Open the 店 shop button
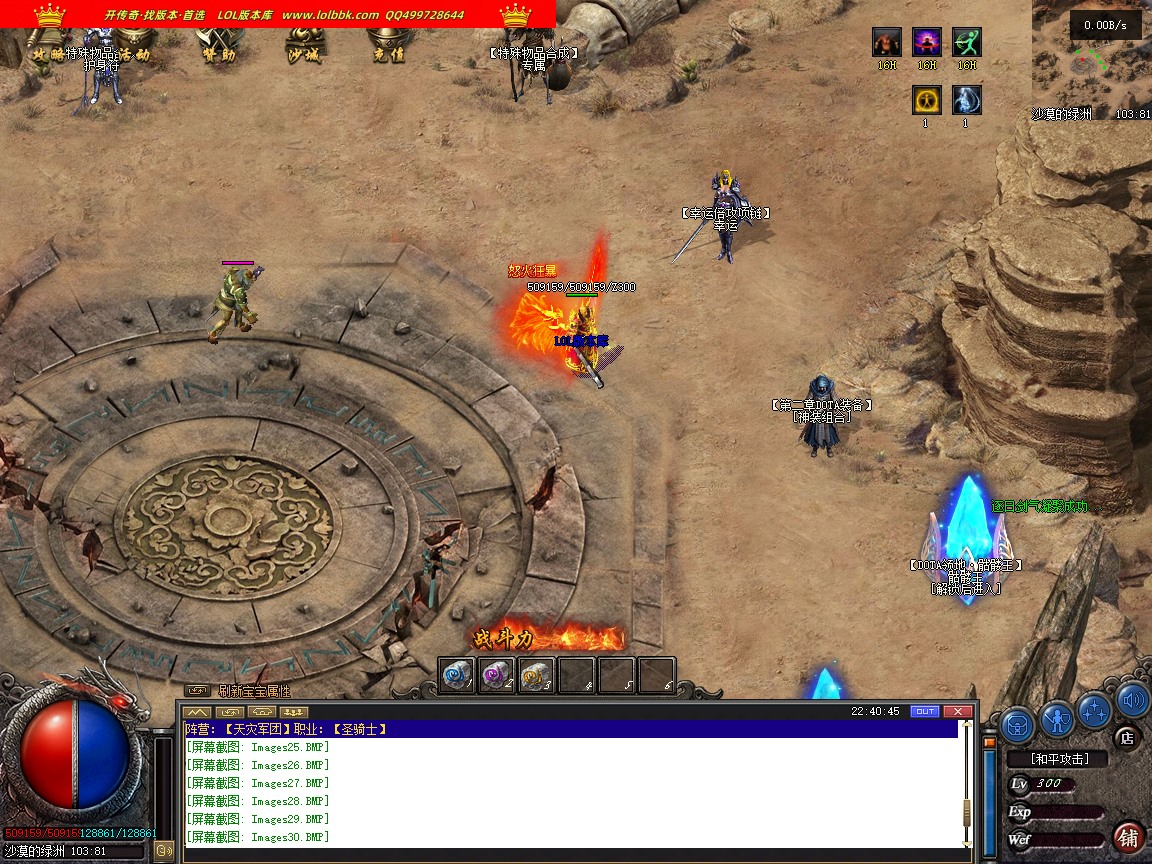1152x864 pixels. (1126, 738)
